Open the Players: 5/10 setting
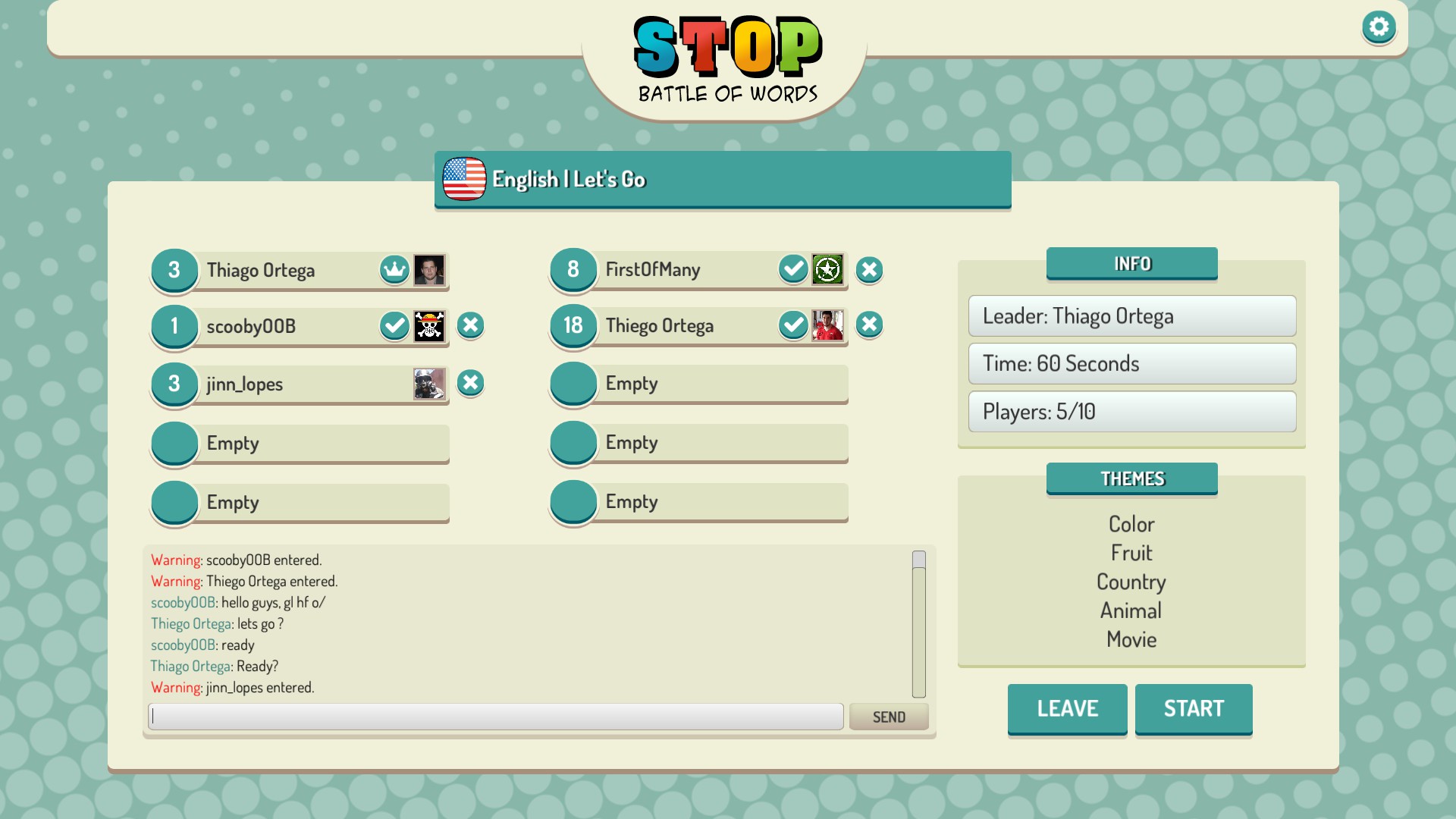 coord(1131,411)
